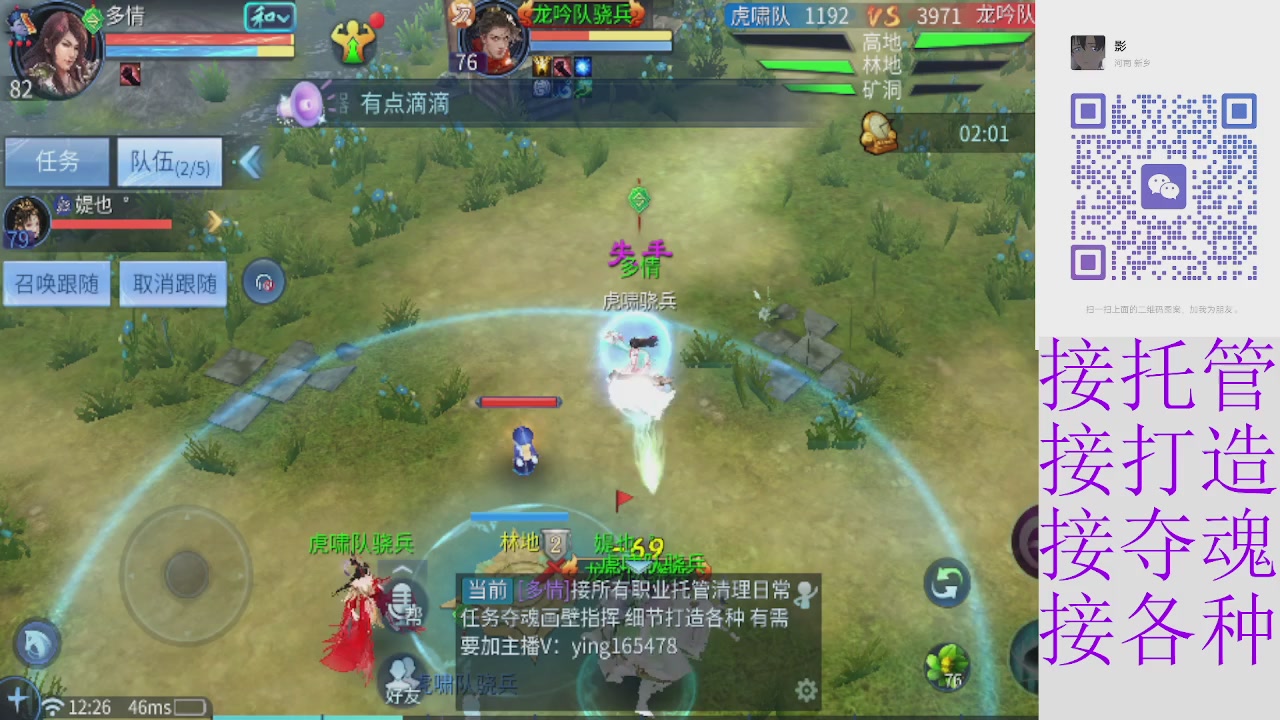The width and height of the screenshot is (1280, 720).
Task: Switch to the 任务 tab
Action: (57, 162)
